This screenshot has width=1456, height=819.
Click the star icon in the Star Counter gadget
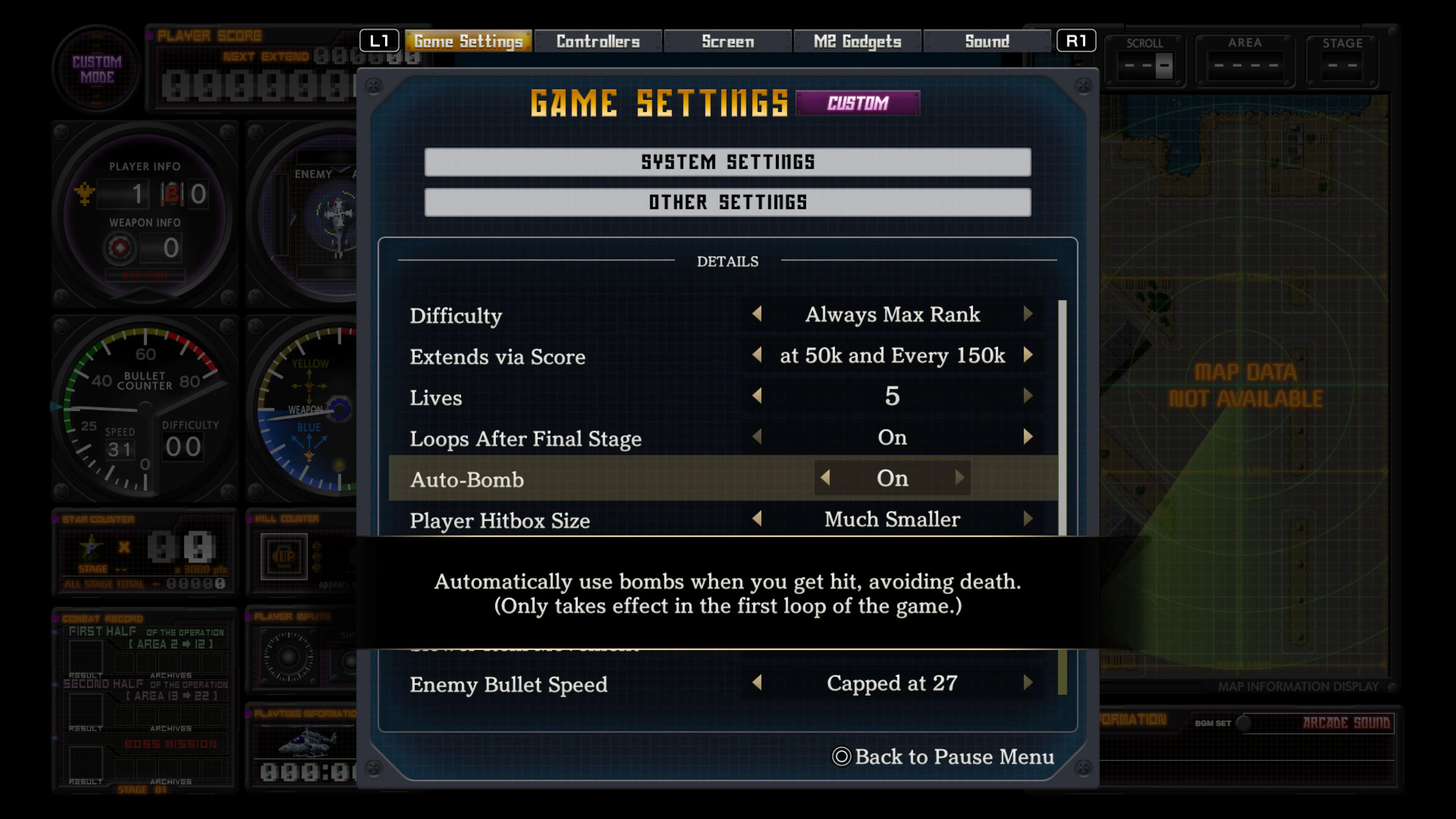91,548
